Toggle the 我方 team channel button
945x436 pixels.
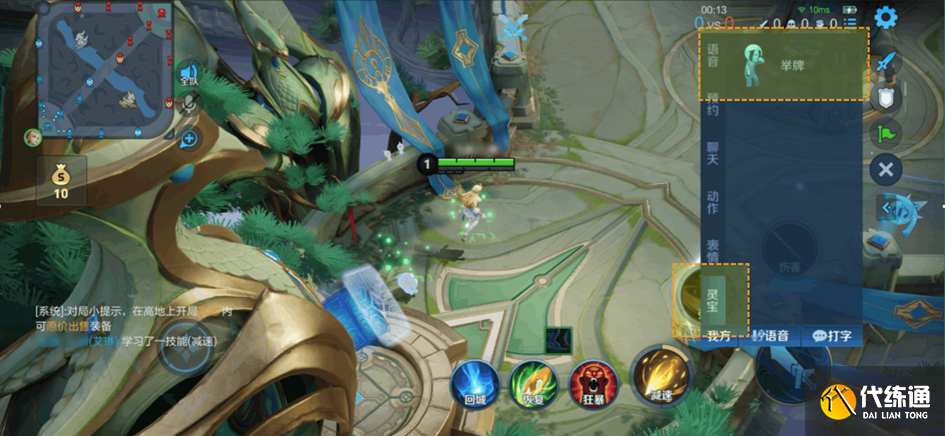[720, 336]
